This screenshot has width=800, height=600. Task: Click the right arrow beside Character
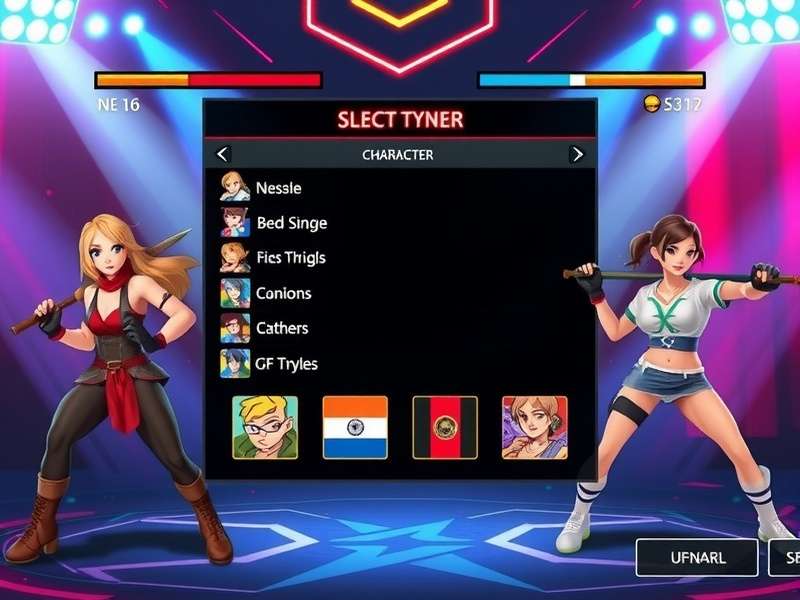(577, 154)
